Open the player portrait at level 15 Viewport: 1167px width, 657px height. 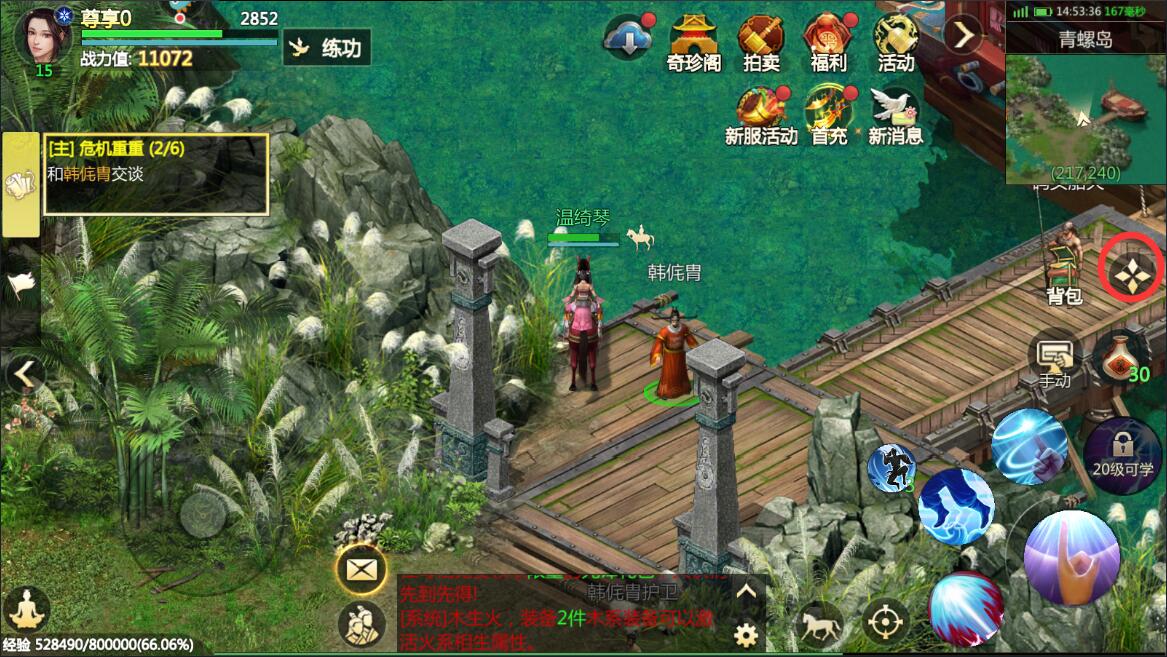coord(42,37)
